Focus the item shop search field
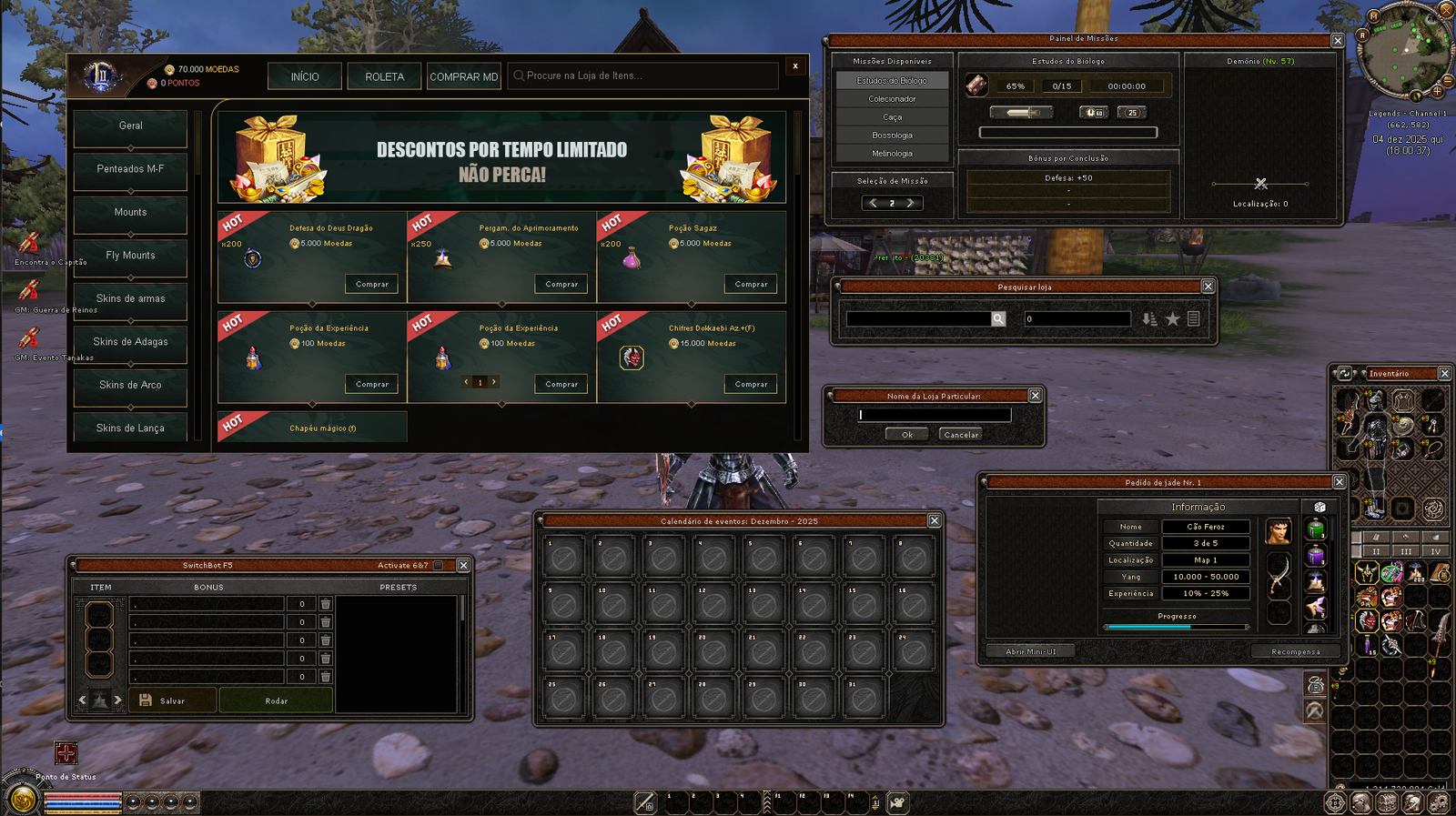This screenshot has height=816, width=1456. pyautogui.click(x=646, y=76)
